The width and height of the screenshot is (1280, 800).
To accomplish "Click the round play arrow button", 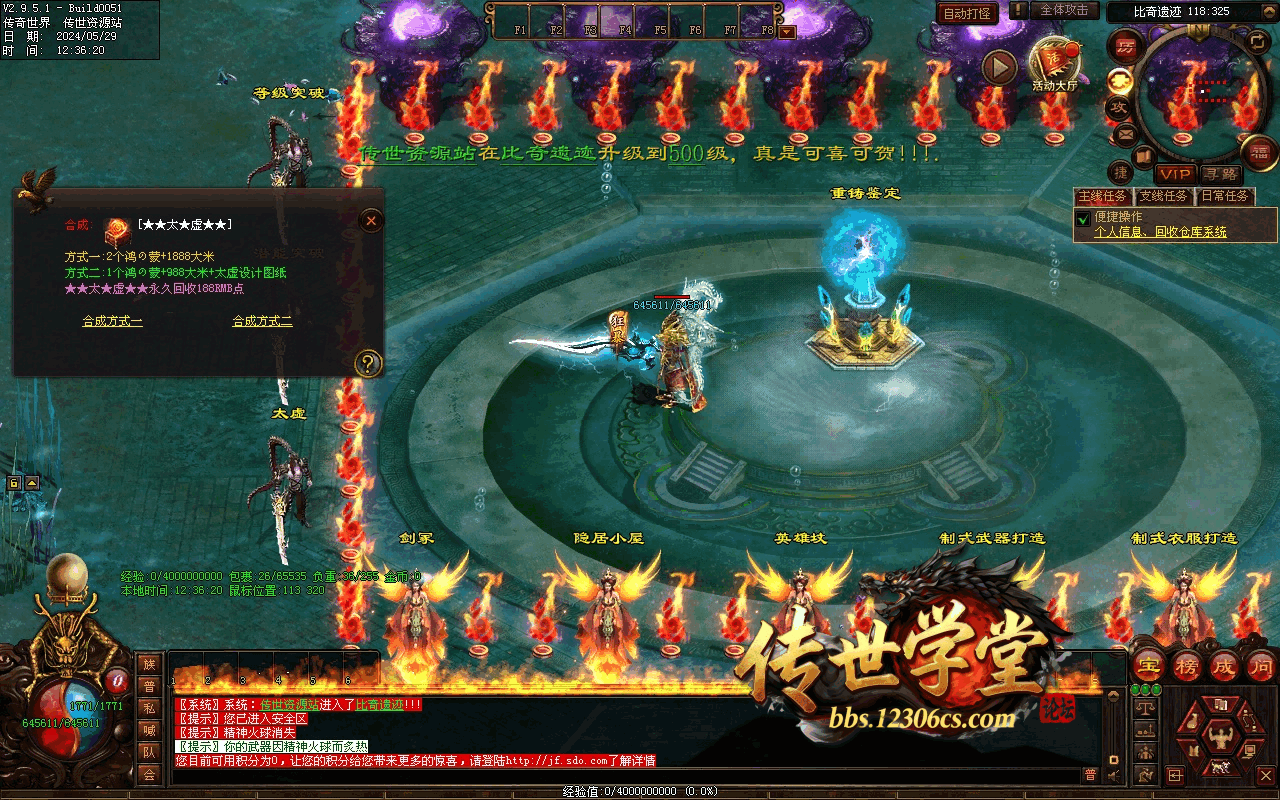I will tap(998, 68).
